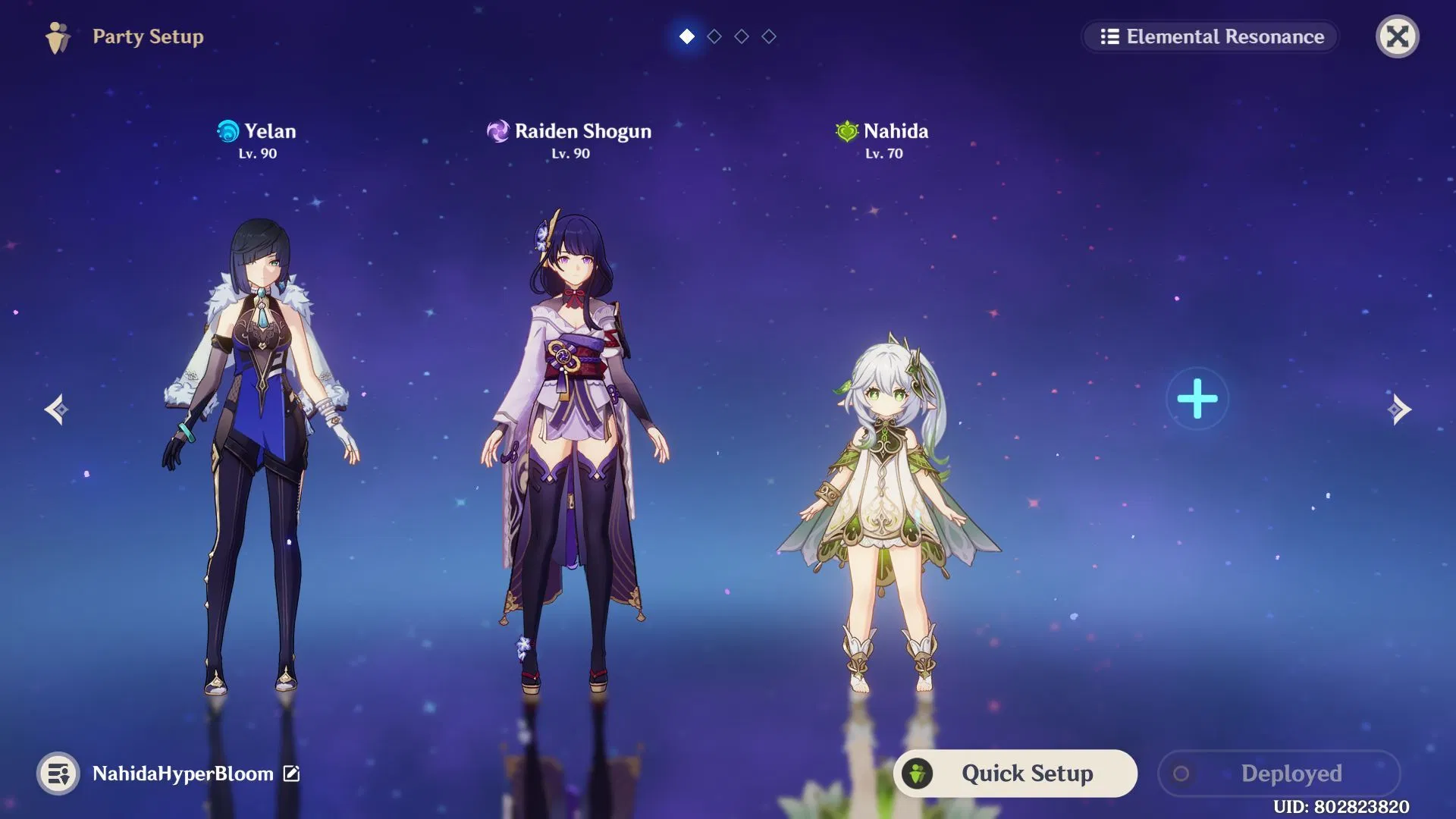
Task: Select Nahida's Dendro element icon
Action: click(847, 130)
